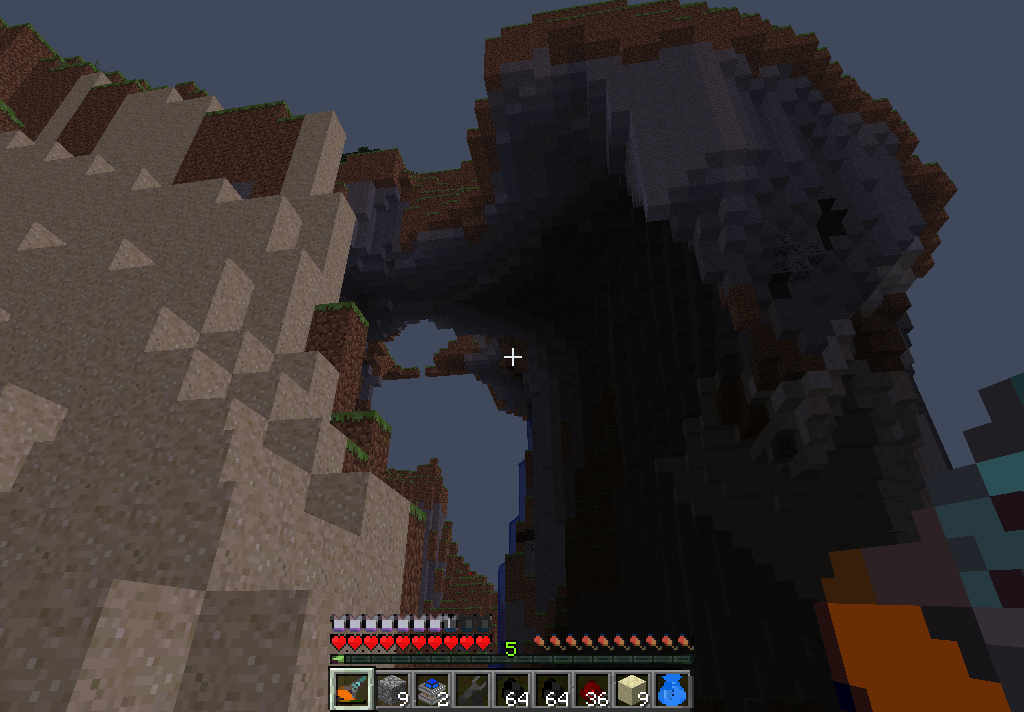The width and height of the screenshot is (1024, 712).
Task: Select the blue bag item slot
Action: [671, 689]
